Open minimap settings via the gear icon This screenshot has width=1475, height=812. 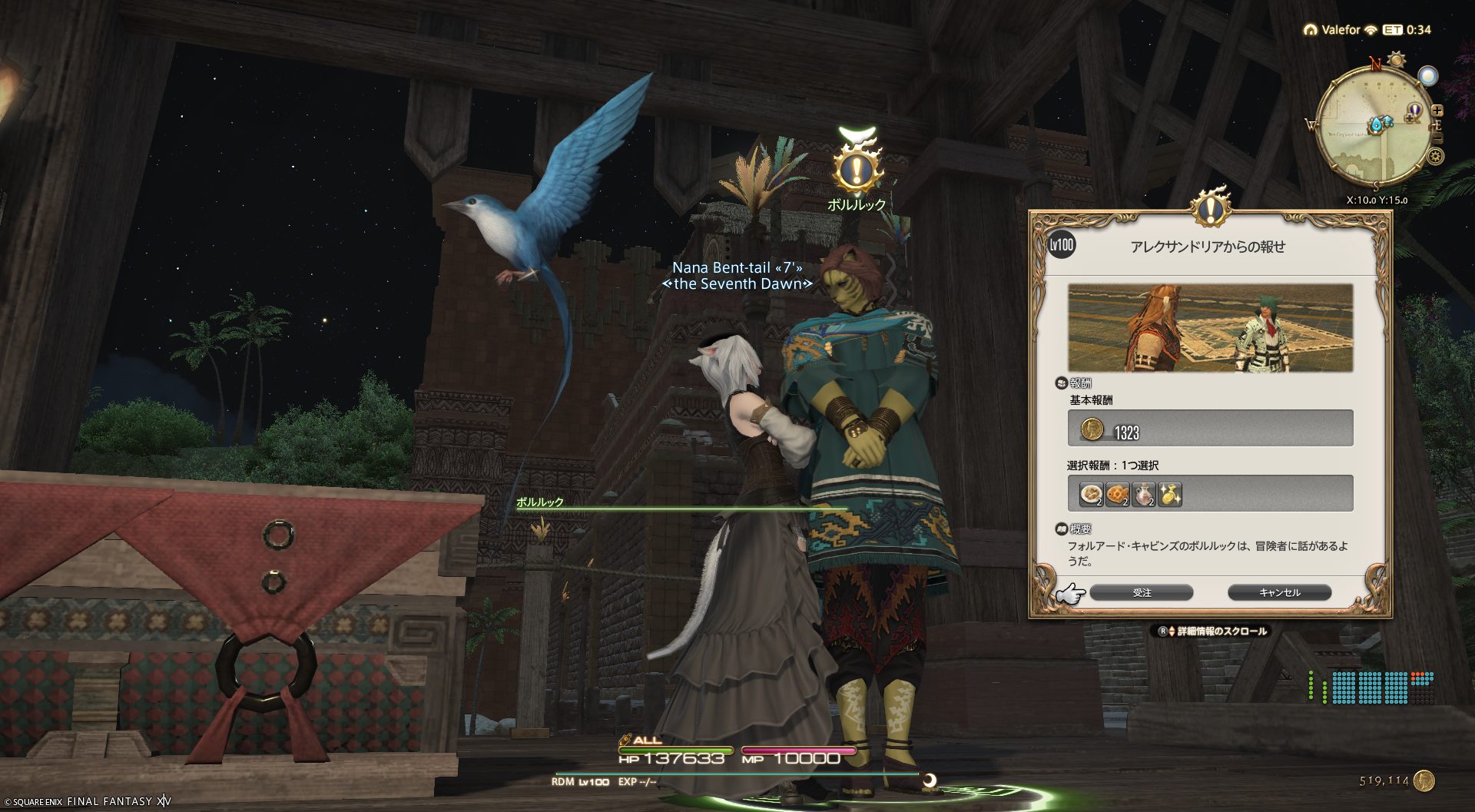(x=1434, y=157)
